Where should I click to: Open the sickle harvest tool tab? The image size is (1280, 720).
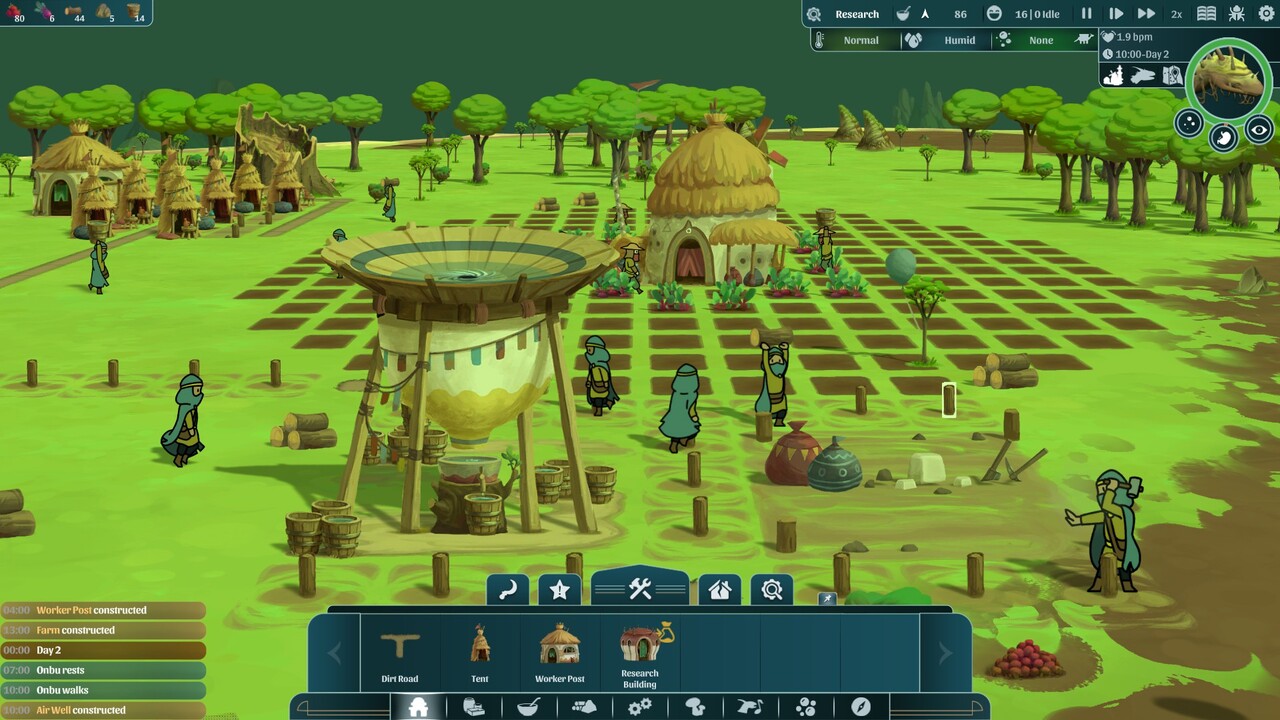coord(508,590)
